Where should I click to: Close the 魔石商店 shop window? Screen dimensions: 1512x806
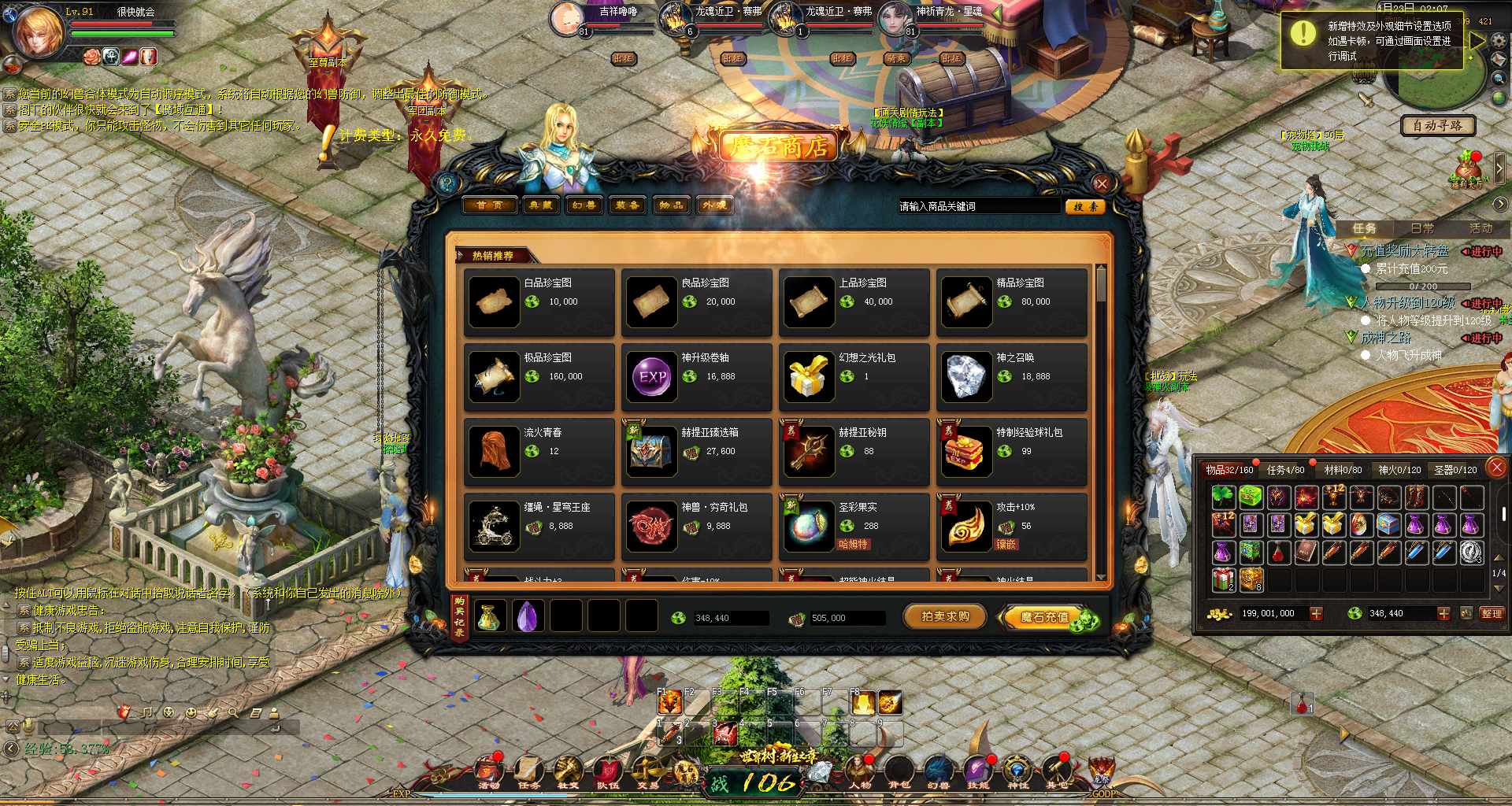(x=1102, y=184)
